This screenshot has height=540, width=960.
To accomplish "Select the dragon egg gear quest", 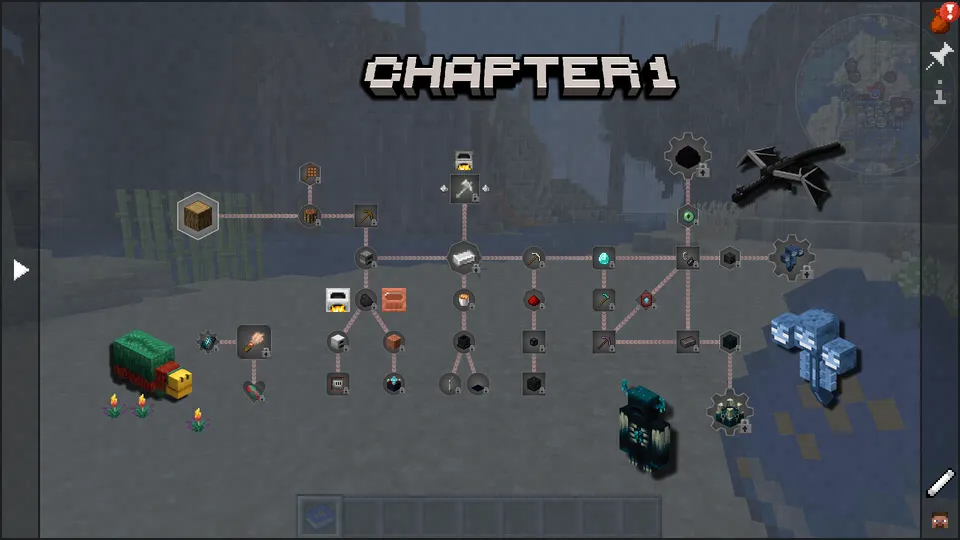I will (687, 156).
